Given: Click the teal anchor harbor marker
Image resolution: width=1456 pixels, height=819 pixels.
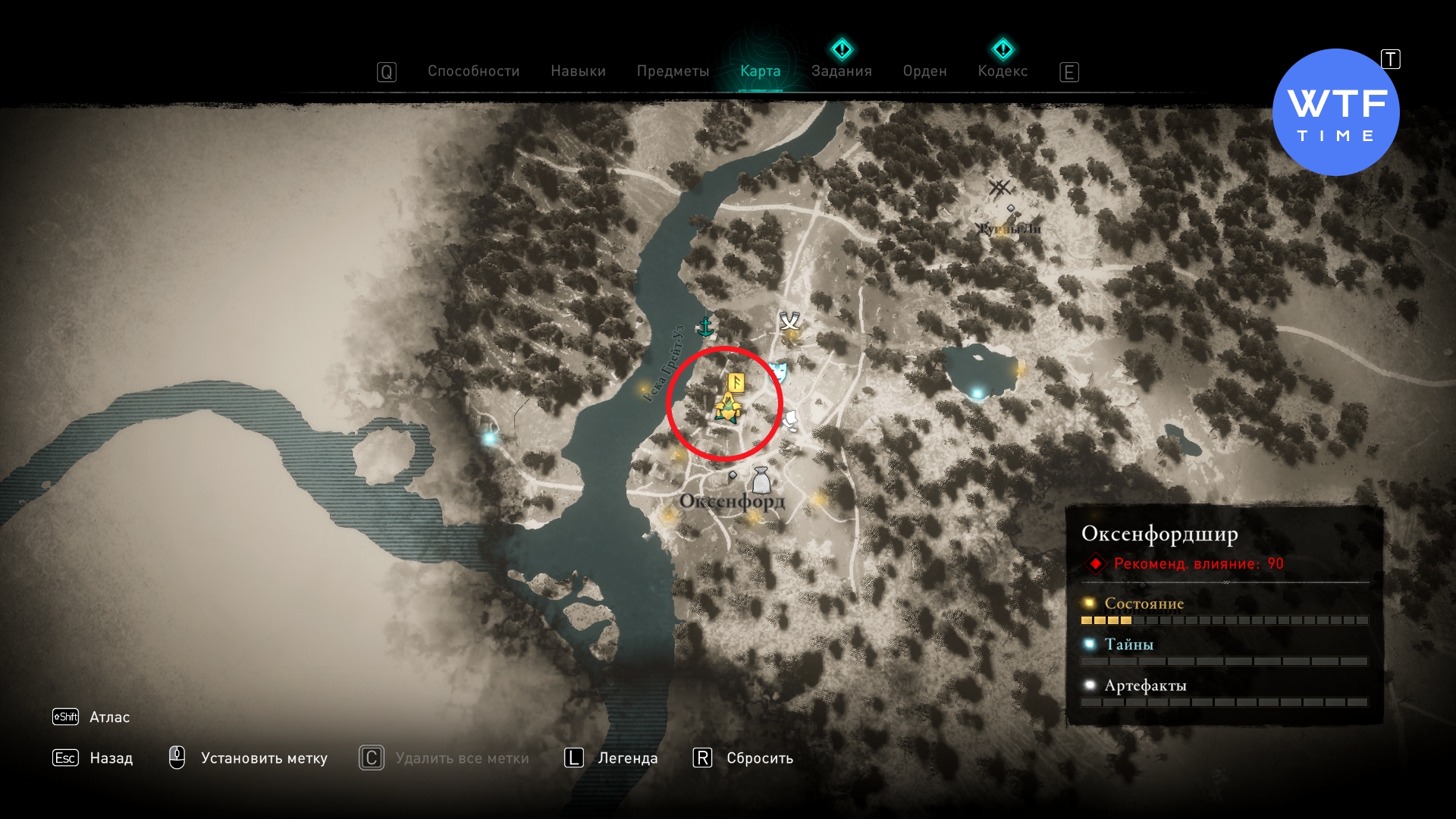Looking at the screenshot, I should 705,327.
